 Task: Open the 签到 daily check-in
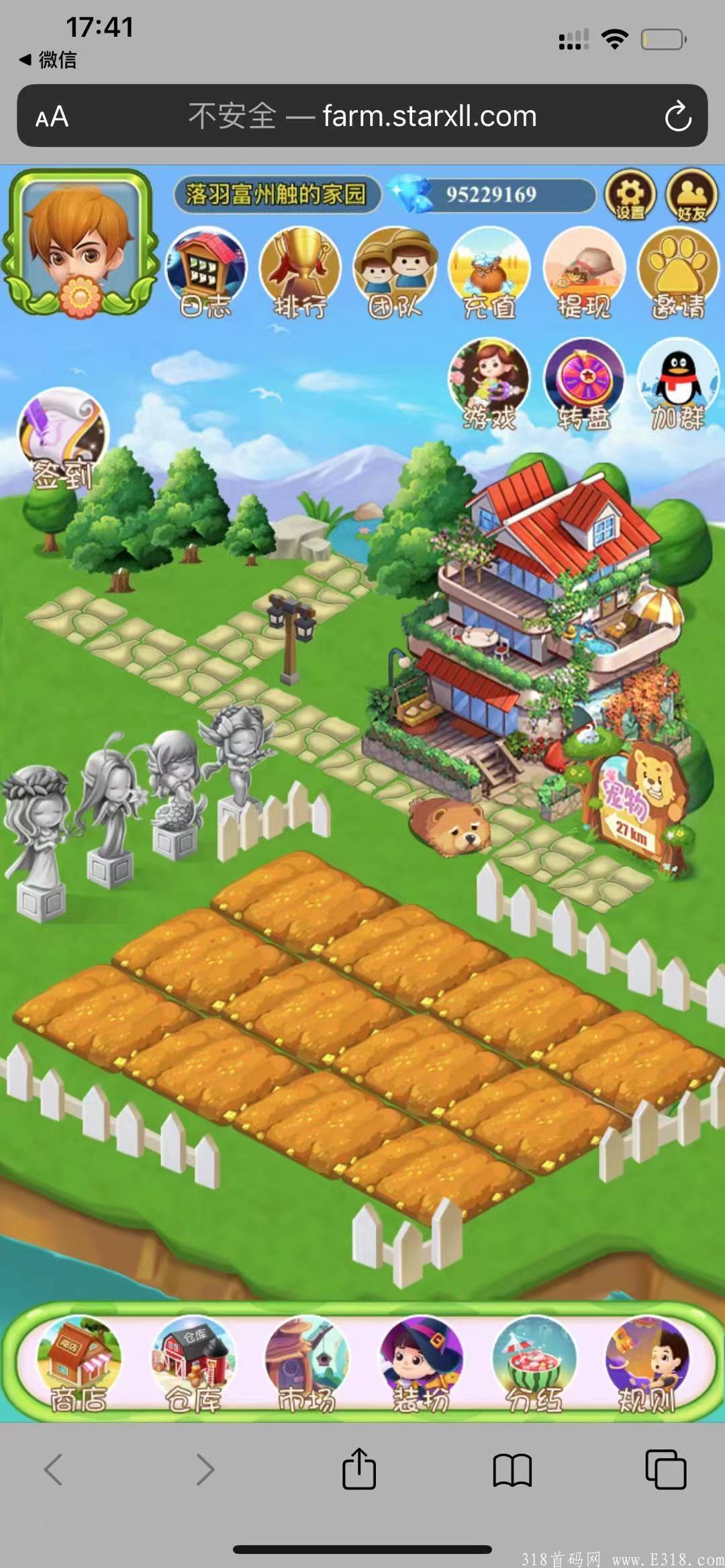pyautogui.click(x=62, y=437)
